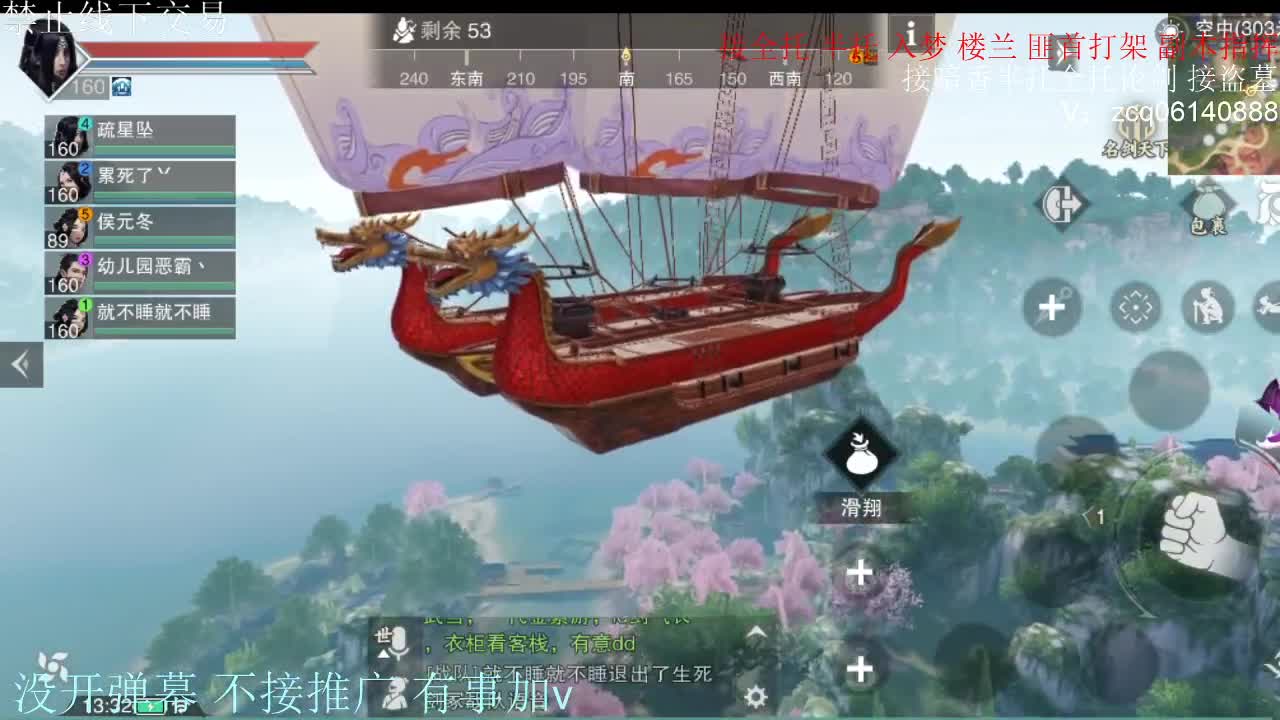Expand the chat panel with the up chevron
This screenshot has width=1280, height=720.
(754, 633)
